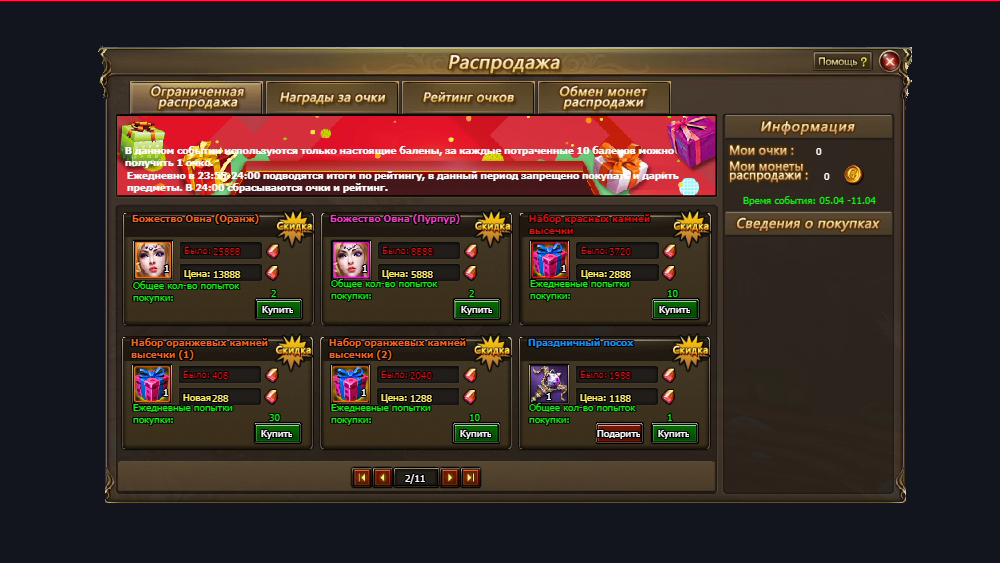Gift the Праздничный посох with Подарить
This screenshot has width=1000, height=563.
[x=619, y=434]
